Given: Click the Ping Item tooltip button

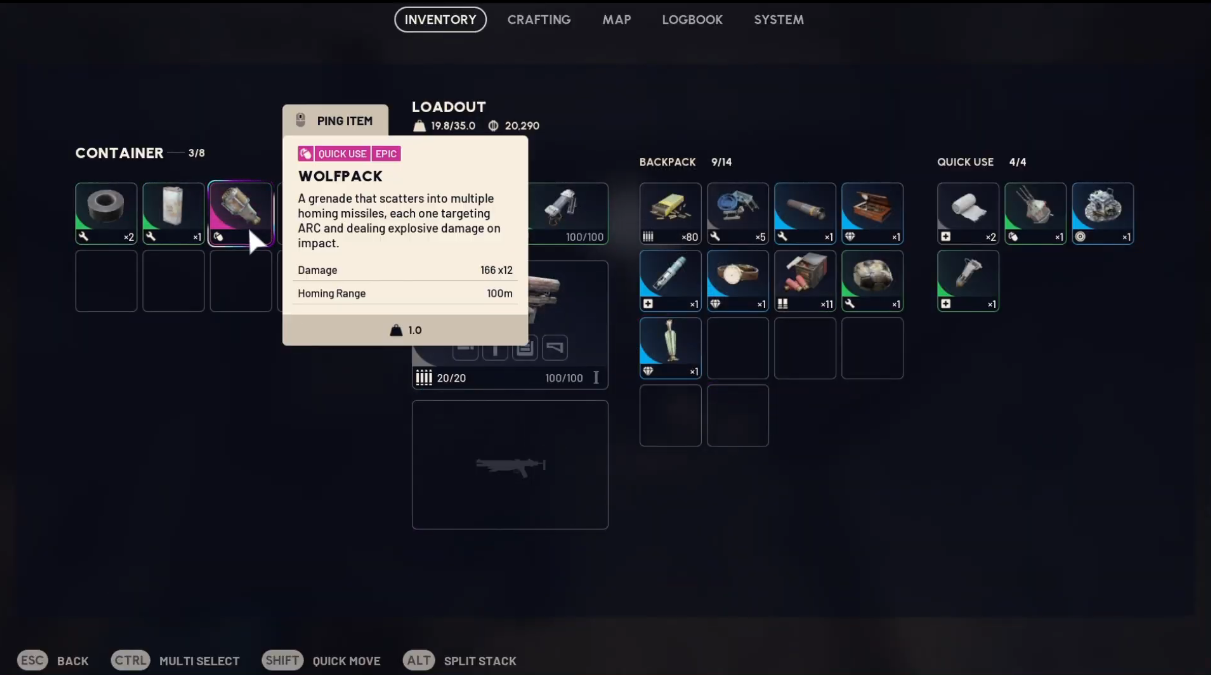Looking at the screenshot, I should click(335, 121).
